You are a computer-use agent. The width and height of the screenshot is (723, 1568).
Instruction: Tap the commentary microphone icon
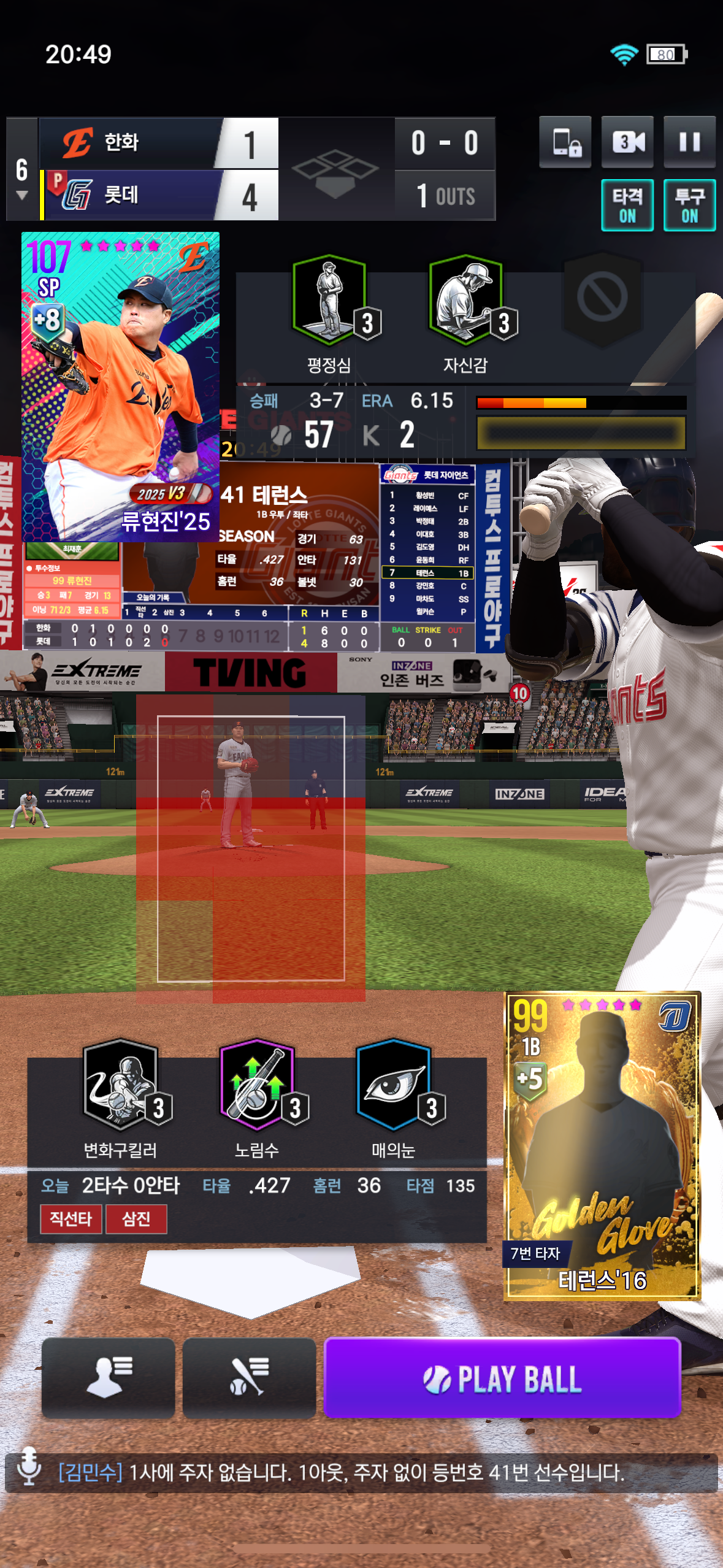point(28,1467)
